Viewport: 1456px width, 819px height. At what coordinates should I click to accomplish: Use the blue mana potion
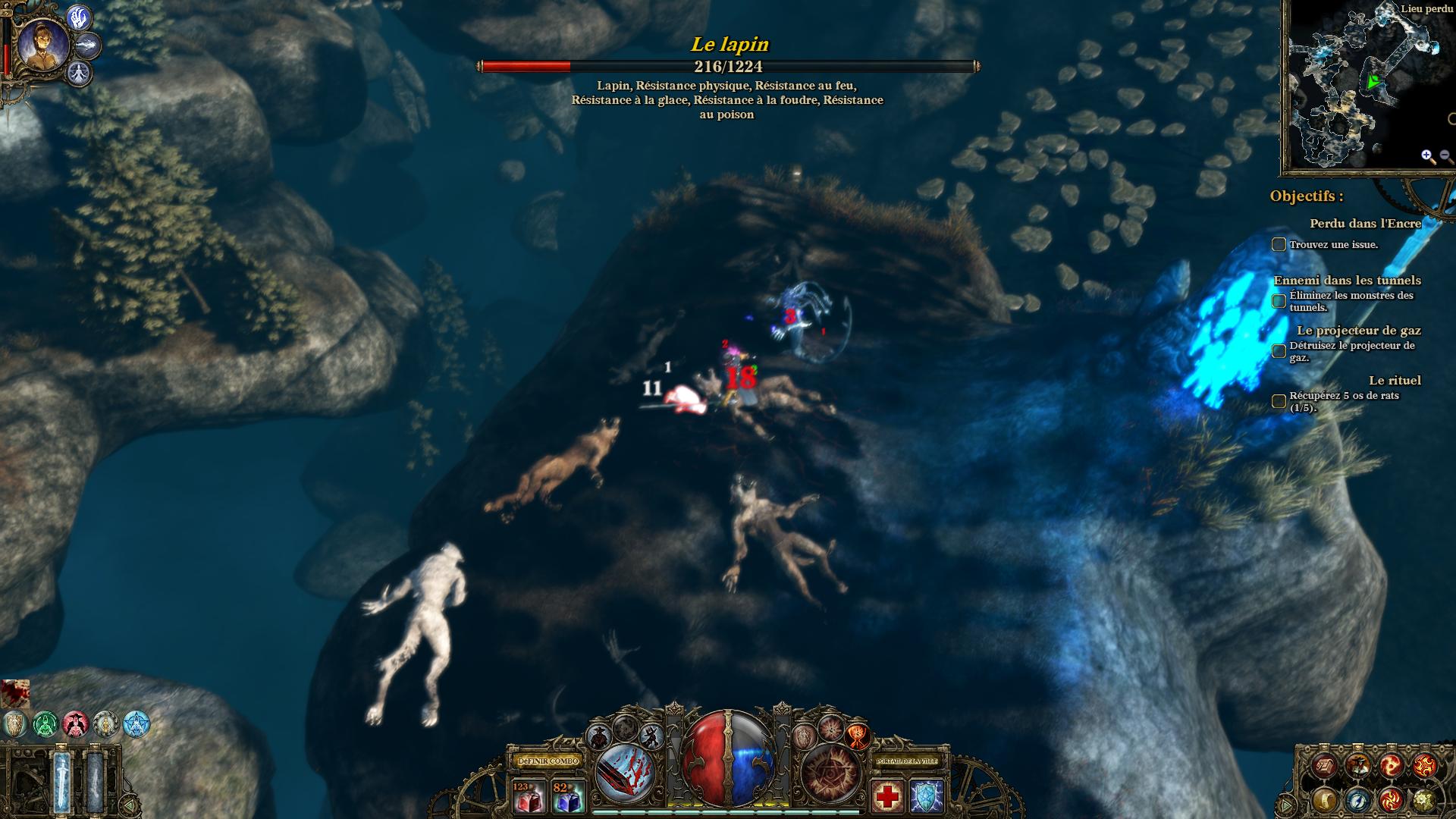[569, 797]
